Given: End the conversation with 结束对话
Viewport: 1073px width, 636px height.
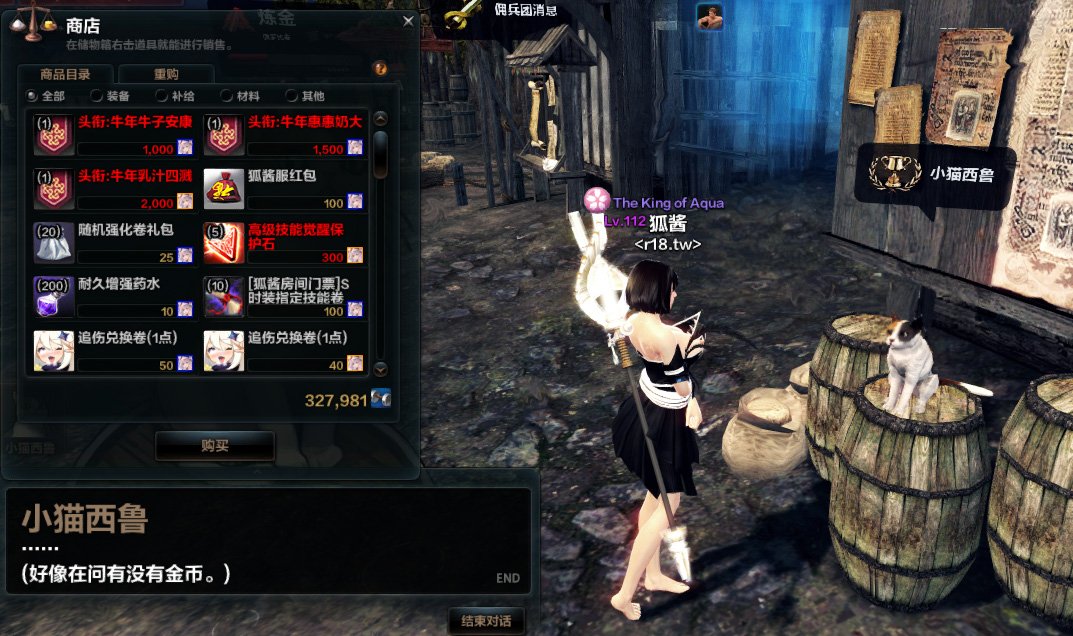Looking at the screenshot, I should (487, 621).
